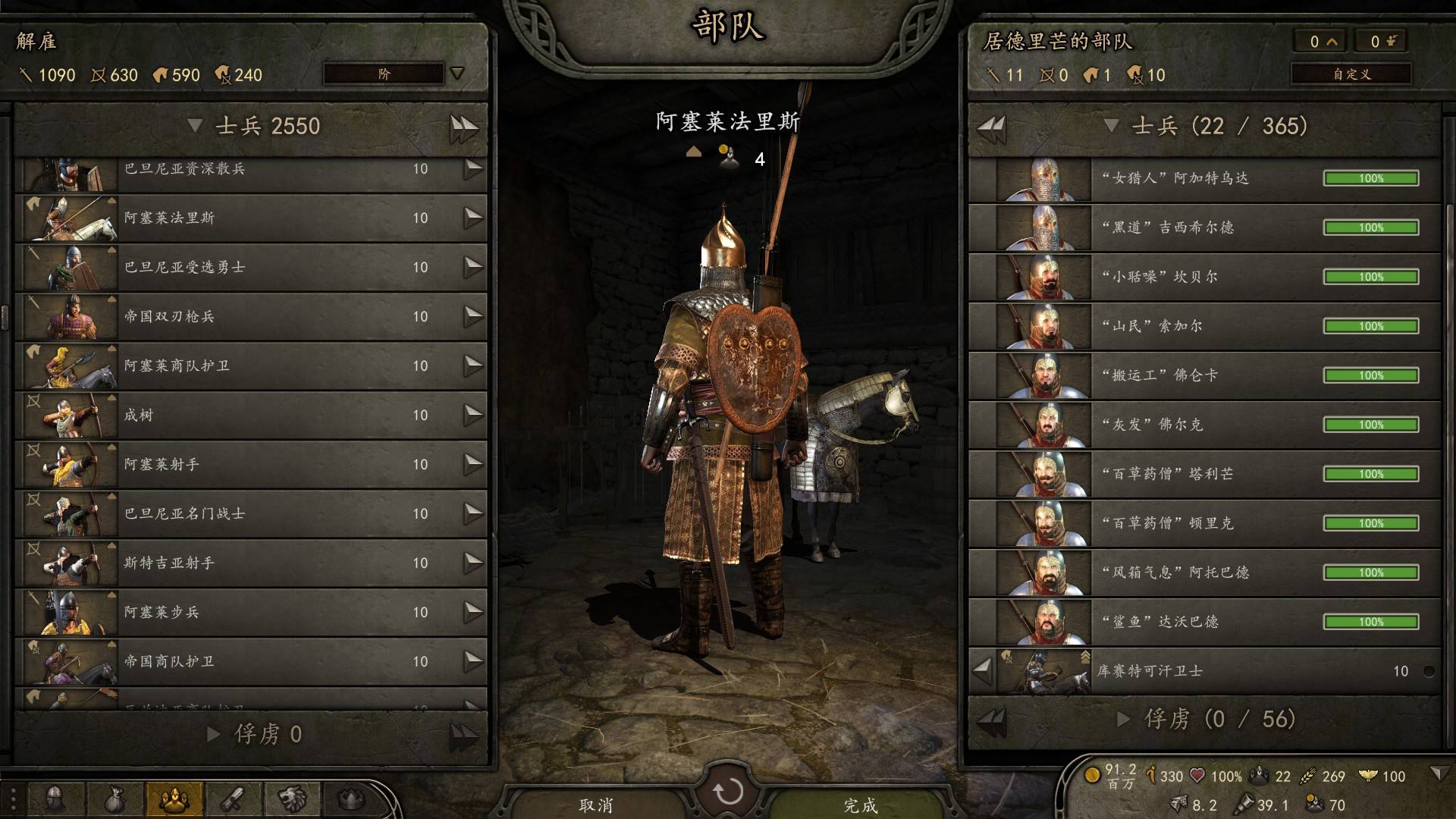The width and height of the screenshot is (1456, 819).
Task: Select the 阿塞莱射手 troop row
Action: tap(250, 465)
